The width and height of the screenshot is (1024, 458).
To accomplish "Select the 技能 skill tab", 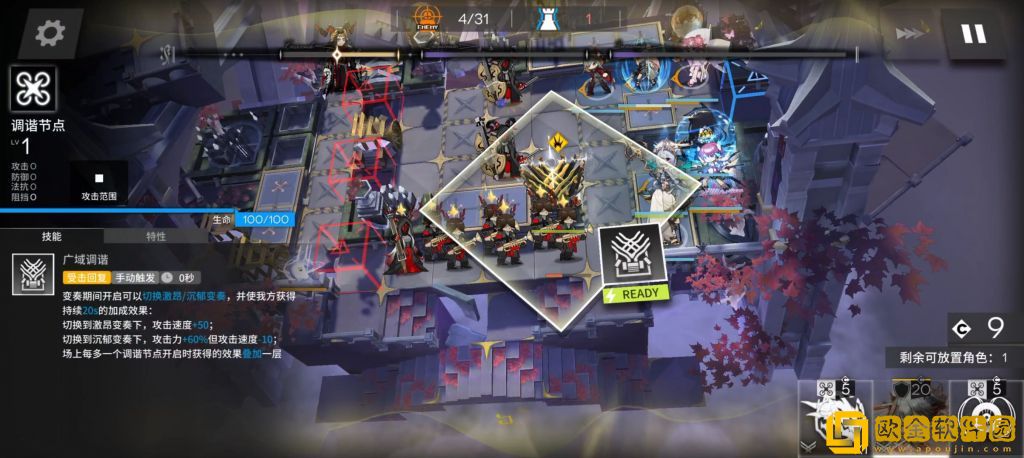I will 52,237.
